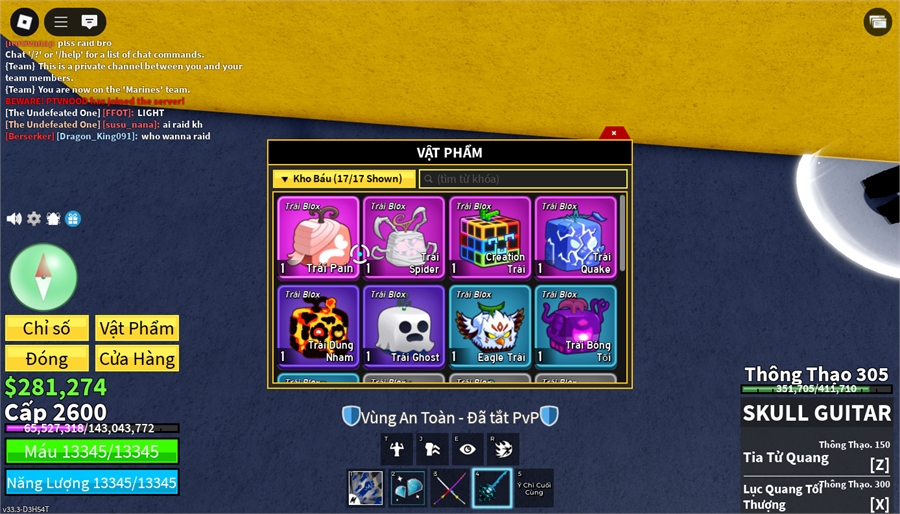Open the Cửa Hàng shop
The height and width of the screenshot is (514, 900).
137,358
